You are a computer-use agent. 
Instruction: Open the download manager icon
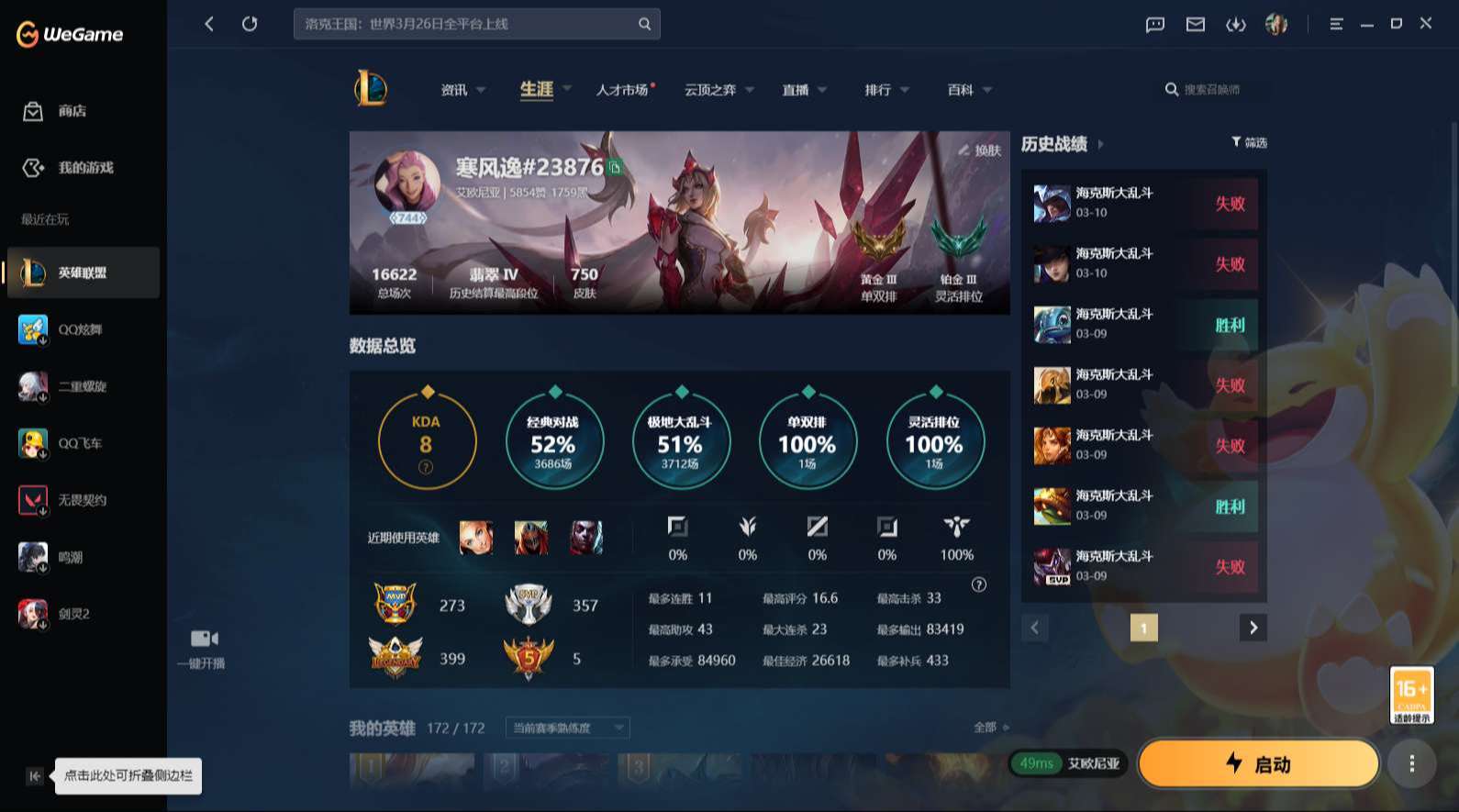[1237, 25]
